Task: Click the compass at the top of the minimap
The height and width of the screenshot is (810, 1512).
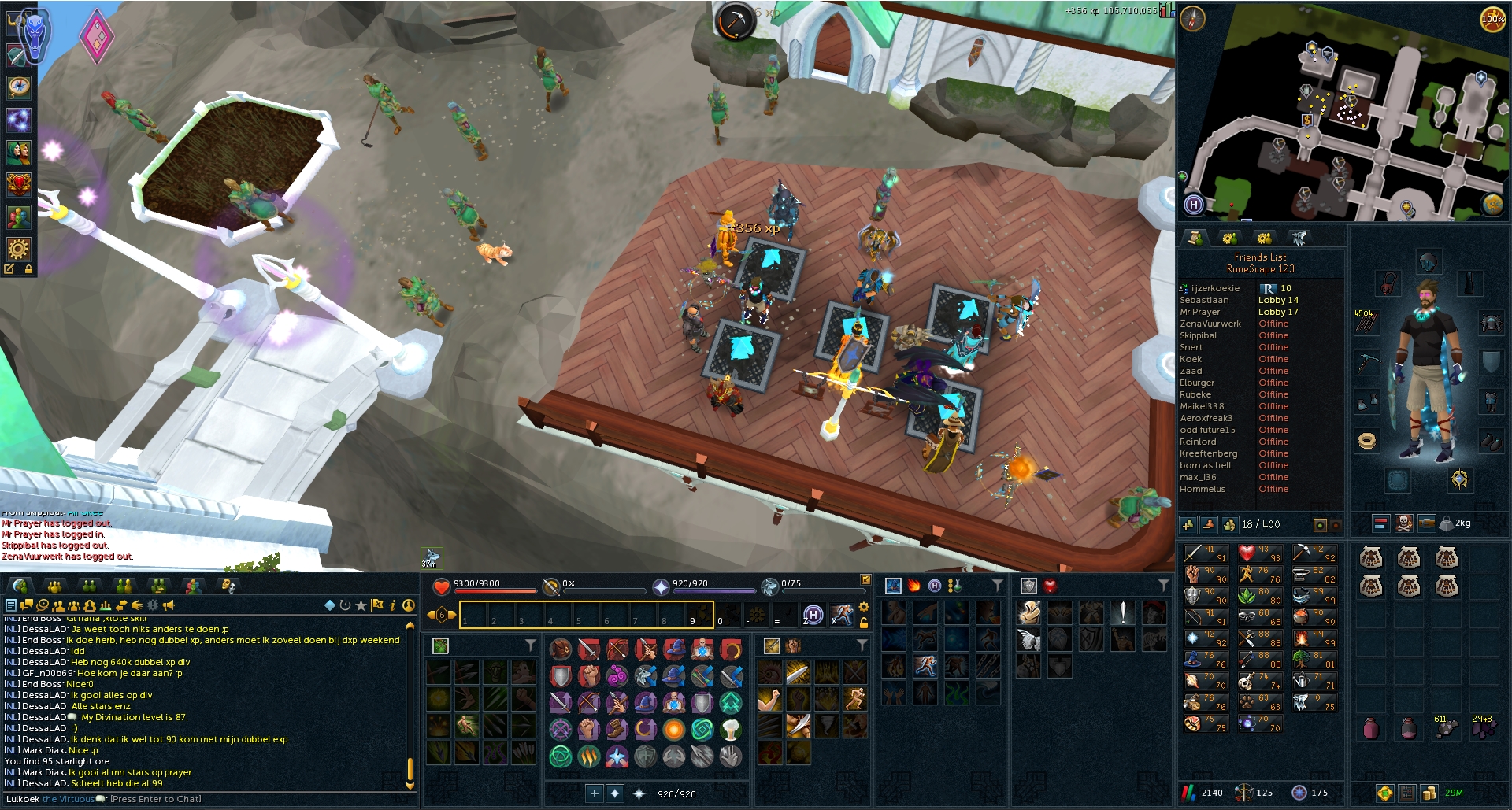Action: [1195, 17]
